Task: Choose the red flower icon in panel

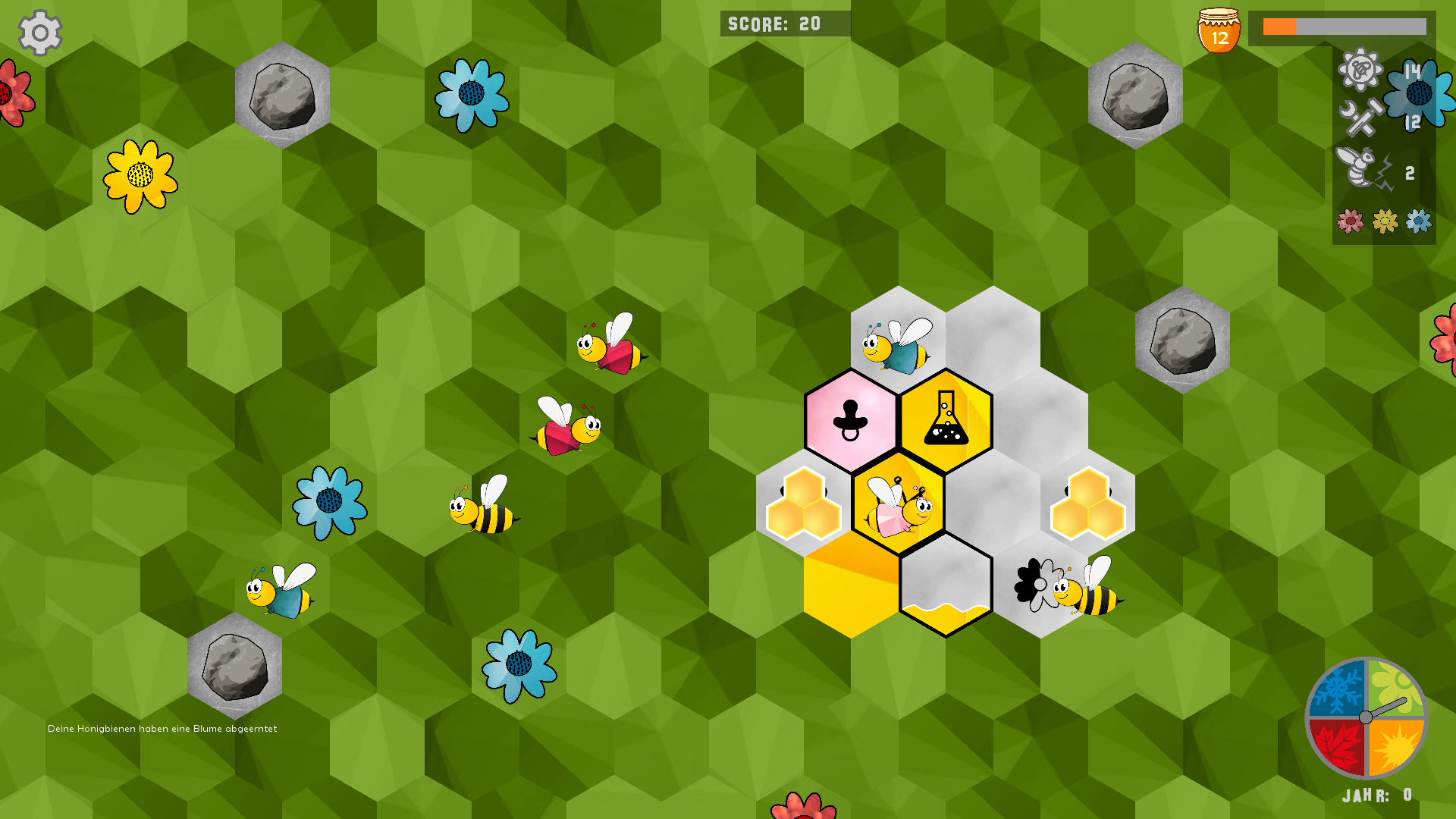Action: (x=1350, y=221)
